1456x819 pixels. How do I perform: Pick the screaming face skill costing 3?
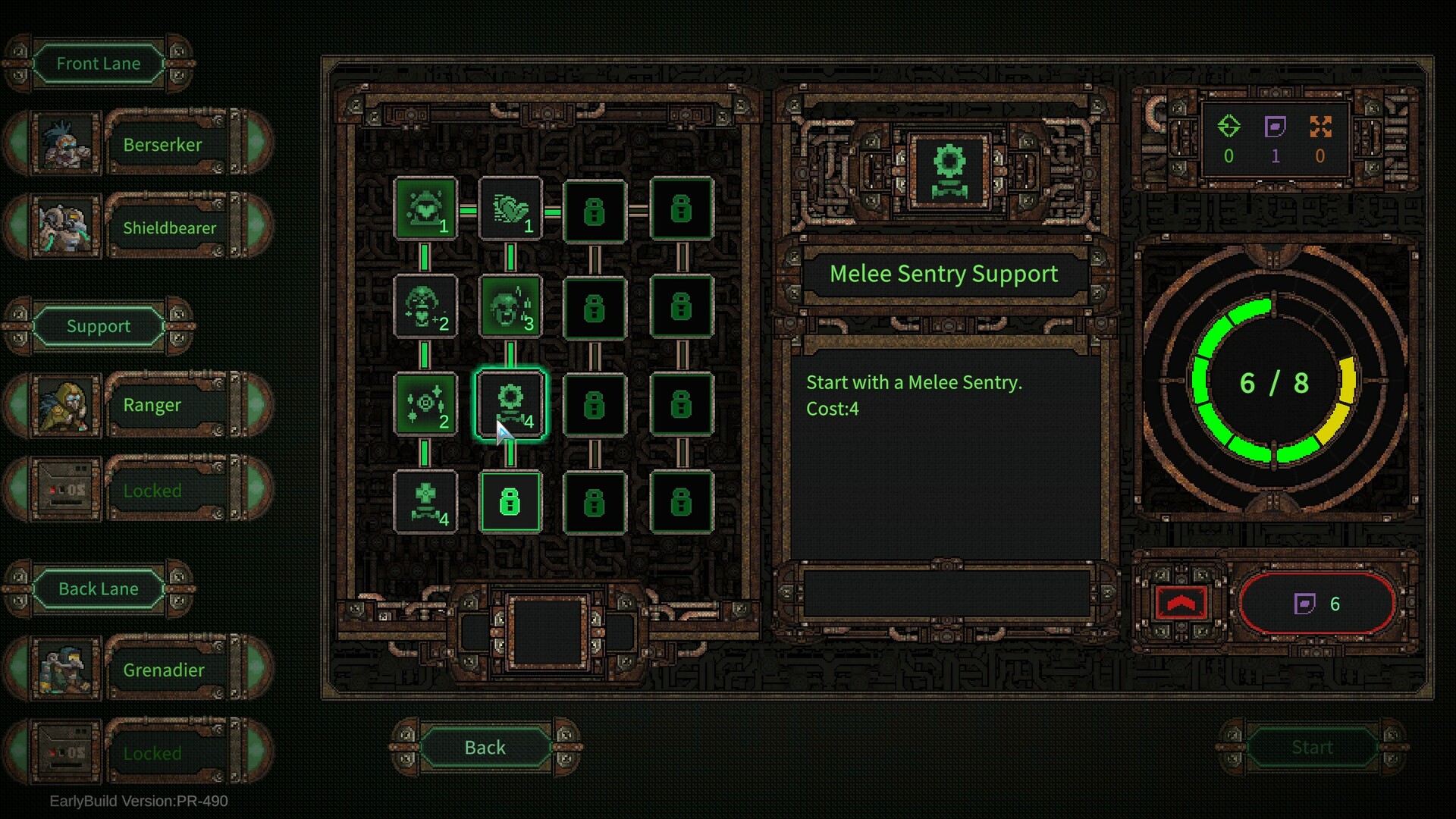pyautogui.click(x=510, y=307)
